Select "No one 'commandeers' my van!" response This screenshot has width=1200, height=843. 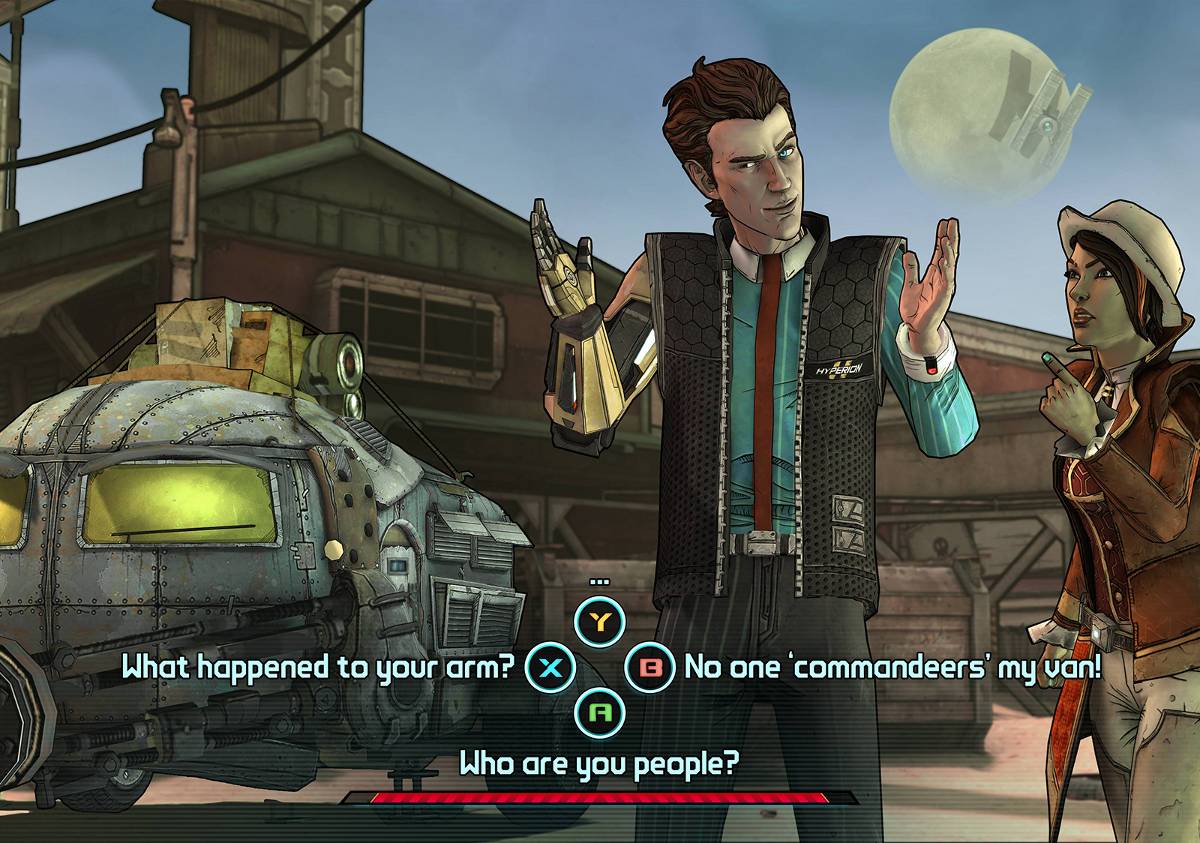click(892, 667)
